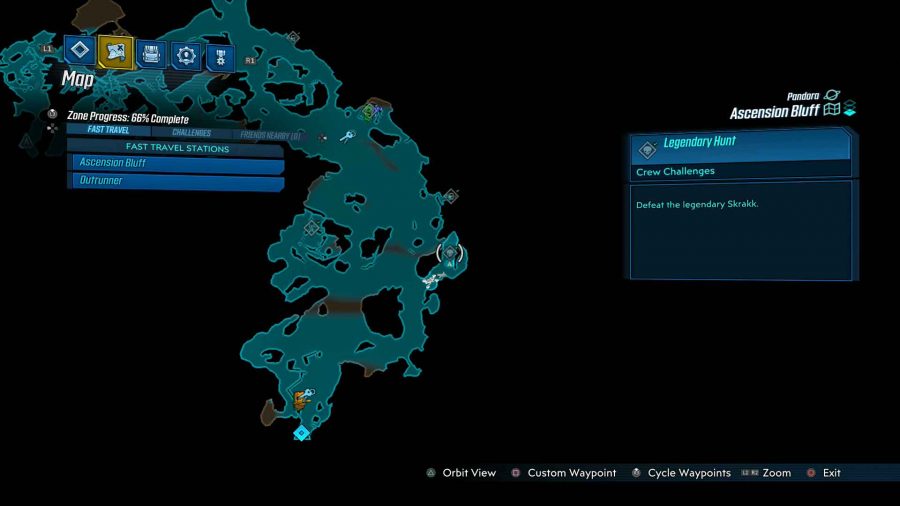Show the Fast Travel sub-tab
900x506 pixels.
pos(108,131)
